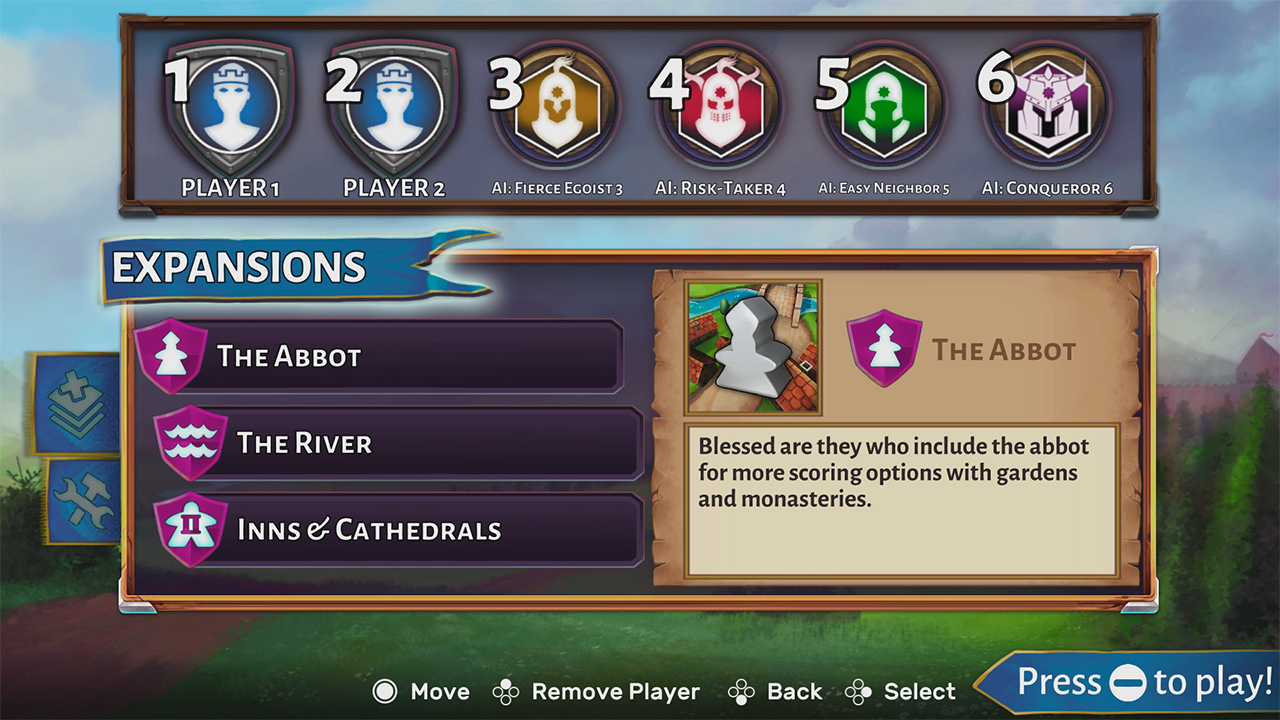Image resolution: width=1280 pixels, height=720 pixels.
Task: Click the Abbot meeple thumbnail
Action: [x=753, y=347]
